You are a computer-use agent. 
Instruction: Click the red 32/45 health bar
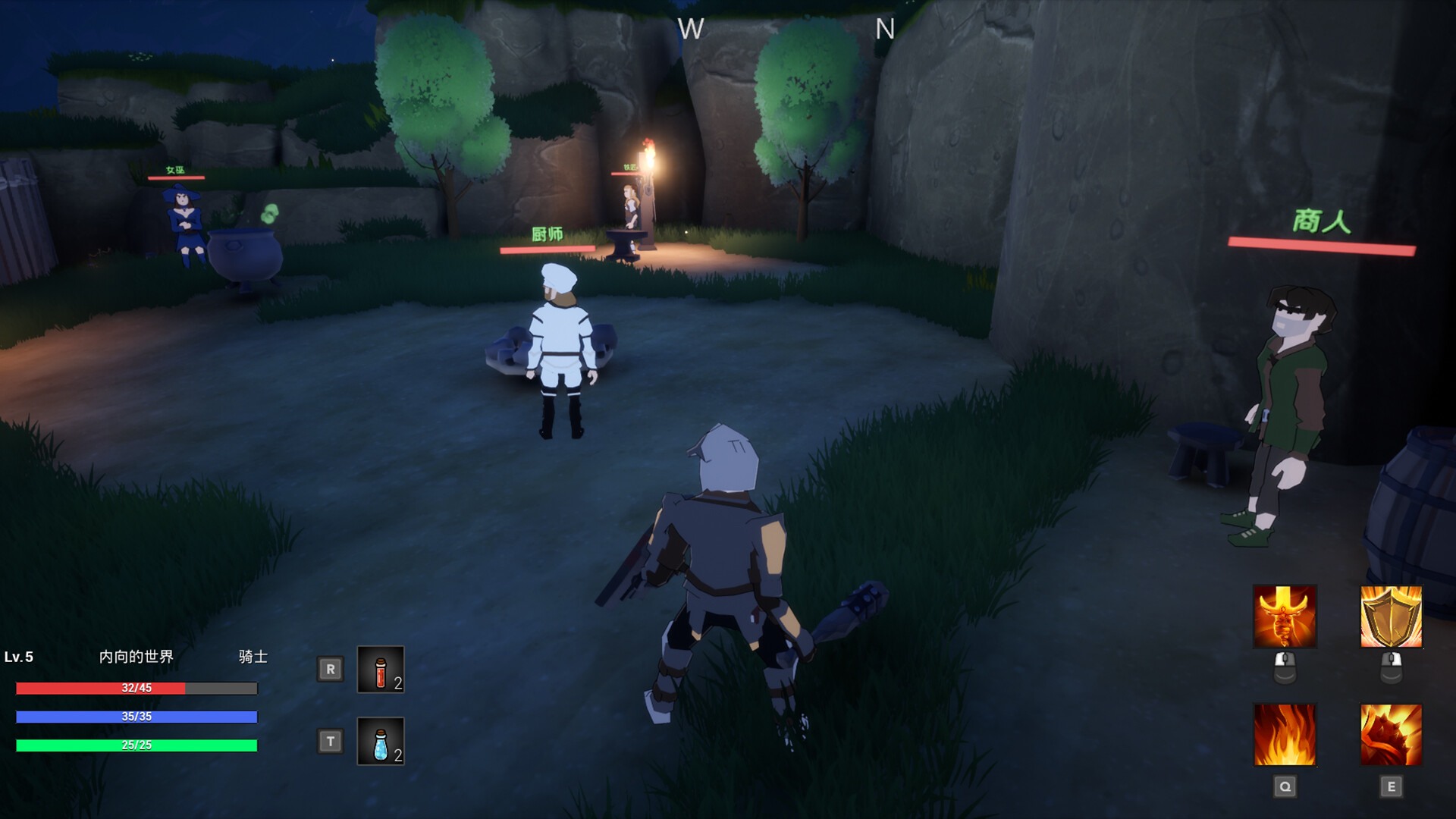136,689
